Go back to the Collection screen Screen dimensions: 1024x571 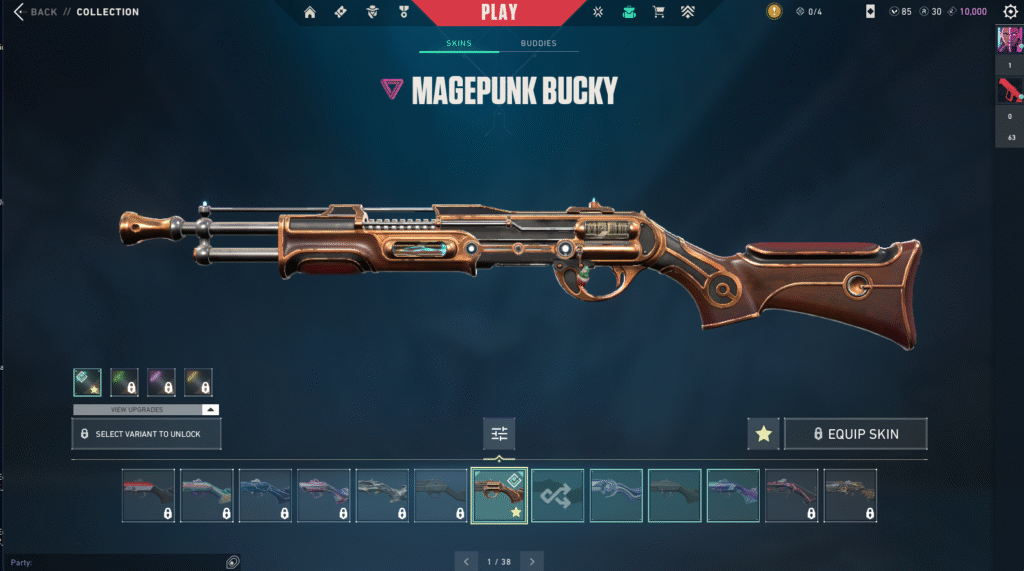click(x=36, y=12)
